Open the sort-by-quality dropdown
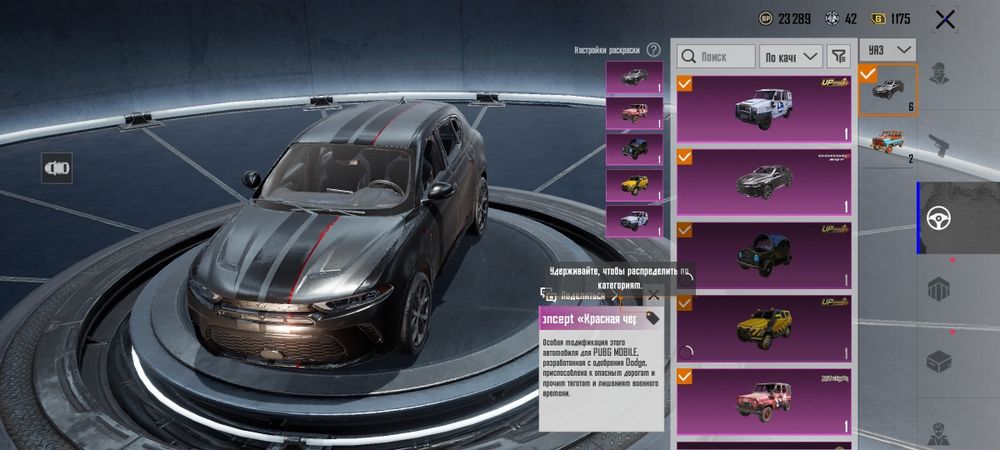This screenshot has height=450, width=1000. (791, 57)
